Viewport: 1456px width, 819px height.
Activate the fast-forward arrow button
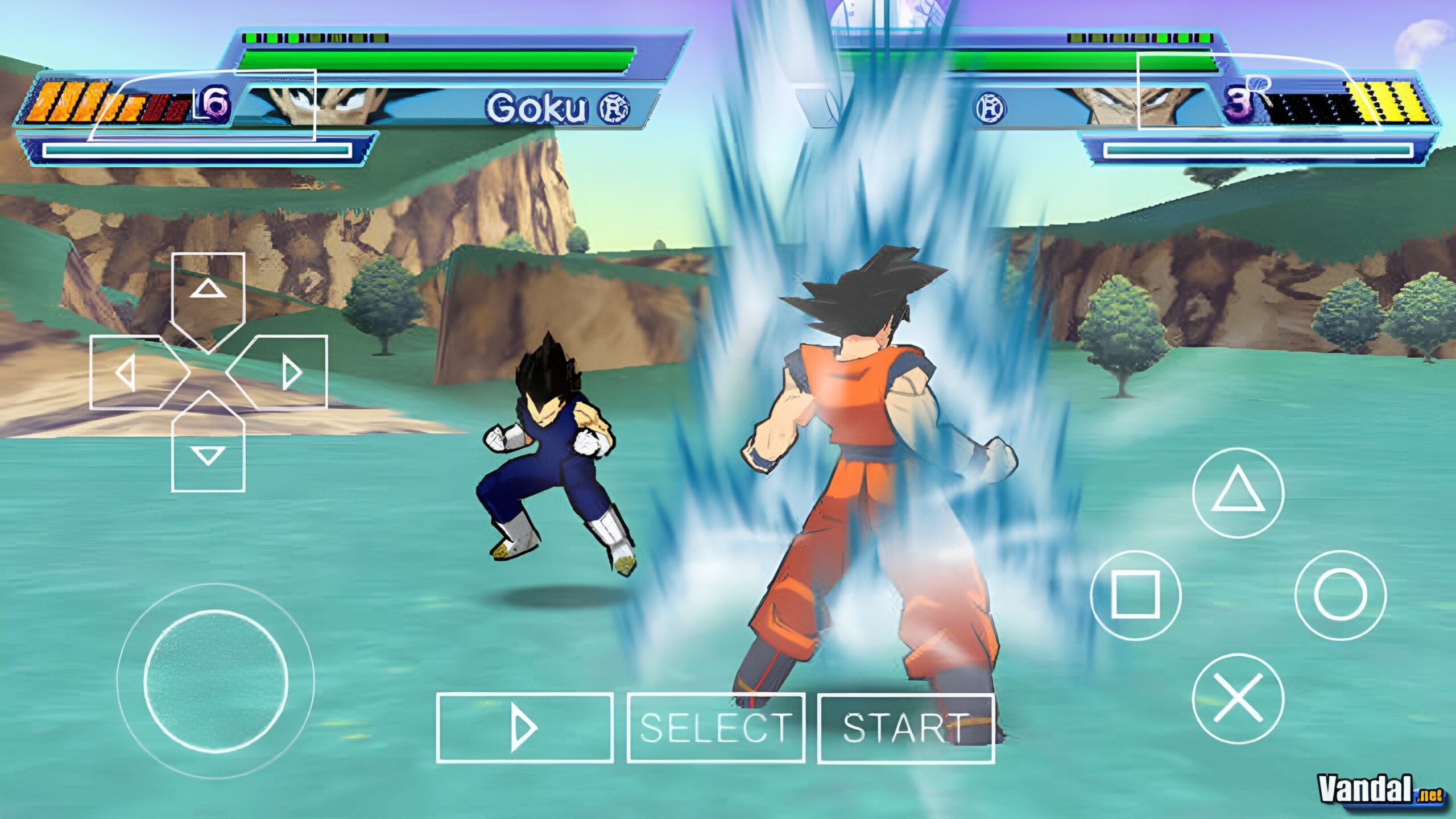pos(524,727)
